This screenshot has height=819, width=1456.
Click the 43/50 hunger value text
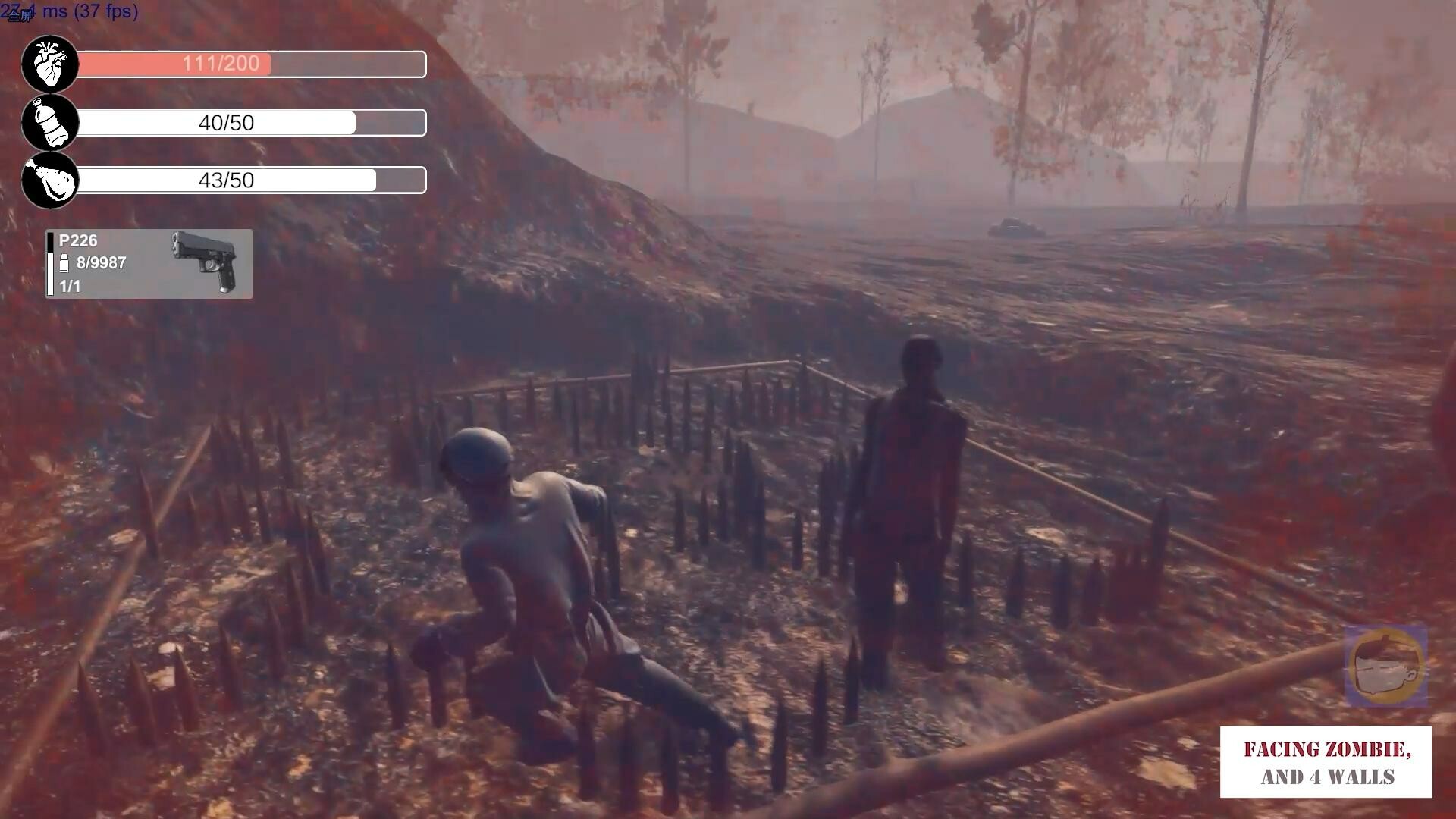tap(227, 180)
